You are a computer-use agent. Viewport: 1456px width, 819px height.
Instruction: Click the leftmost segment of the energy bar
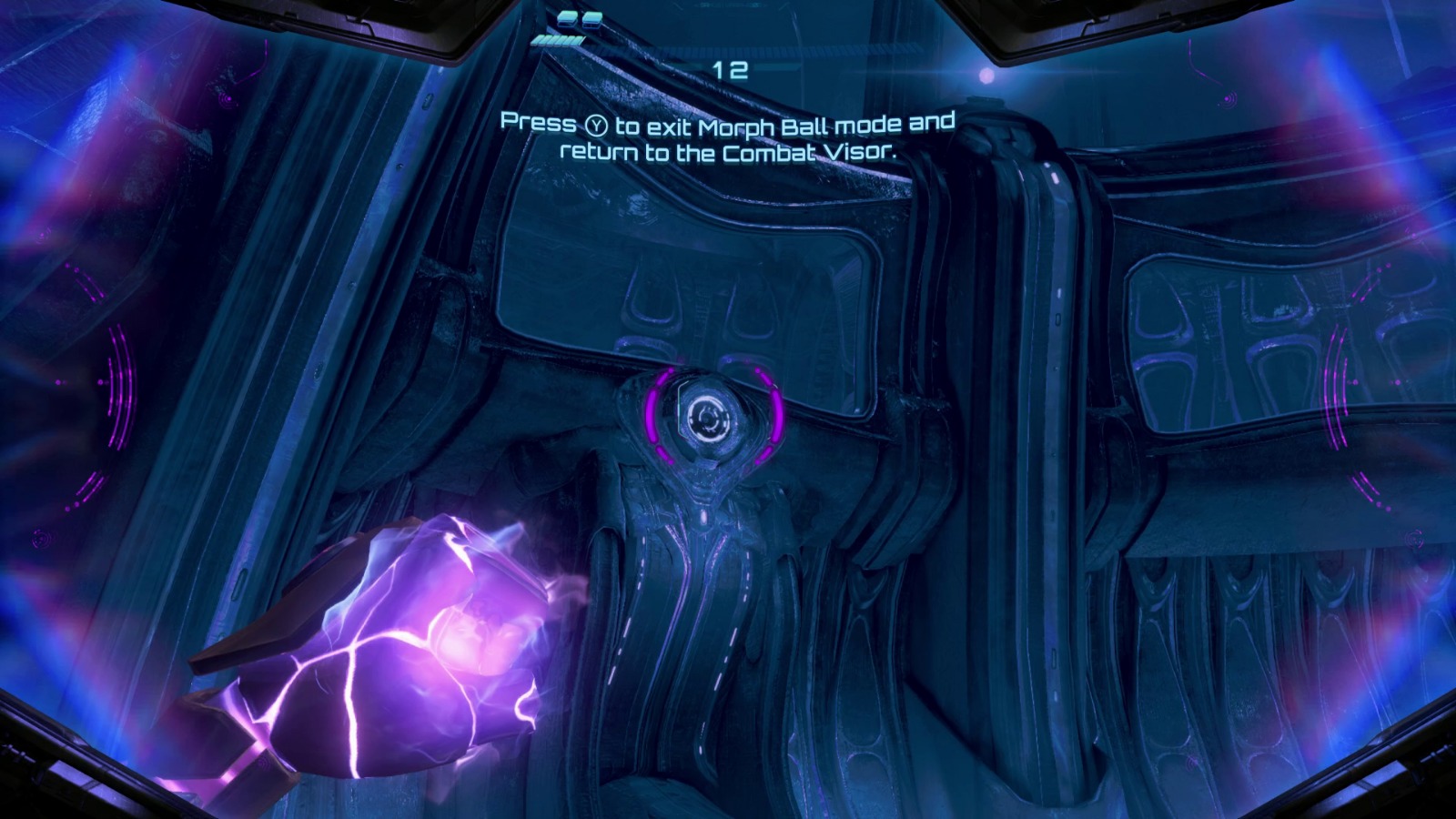[x=535, y=40]
